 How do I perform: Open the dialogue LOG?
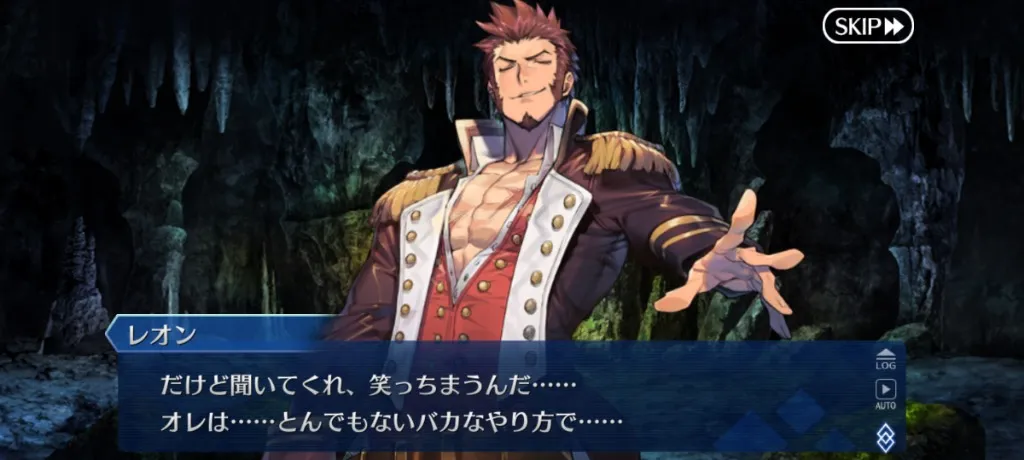pyautogui.click(x=885, y=359)
